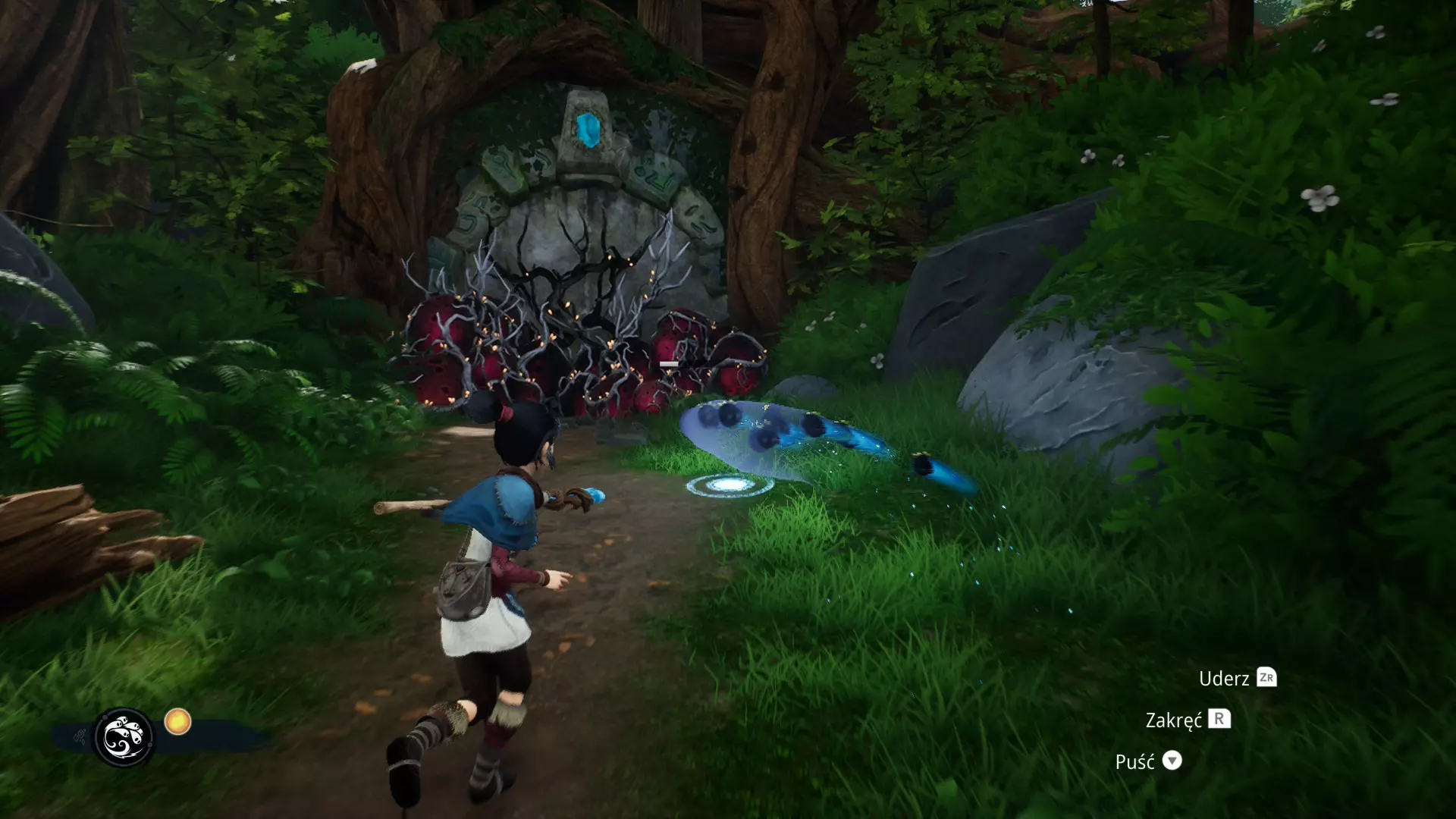Click the golden Rot courage orb

coord(177,721)
